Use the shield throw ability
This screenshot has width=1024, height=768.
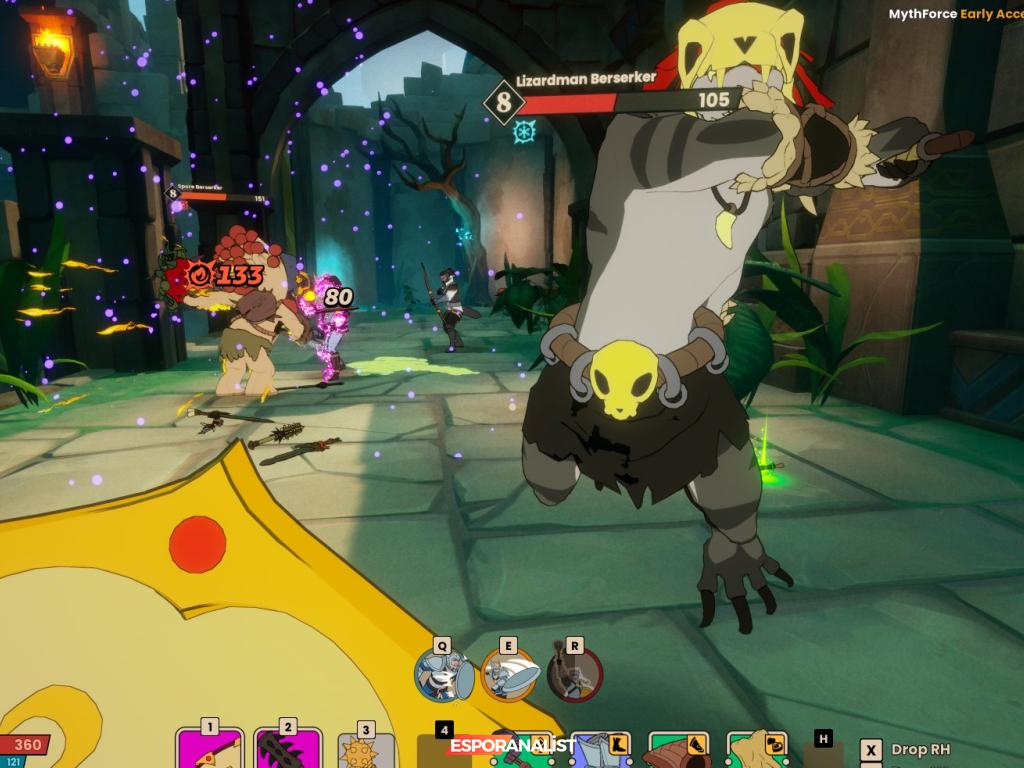pyautogui.click(x=507, y=674)
